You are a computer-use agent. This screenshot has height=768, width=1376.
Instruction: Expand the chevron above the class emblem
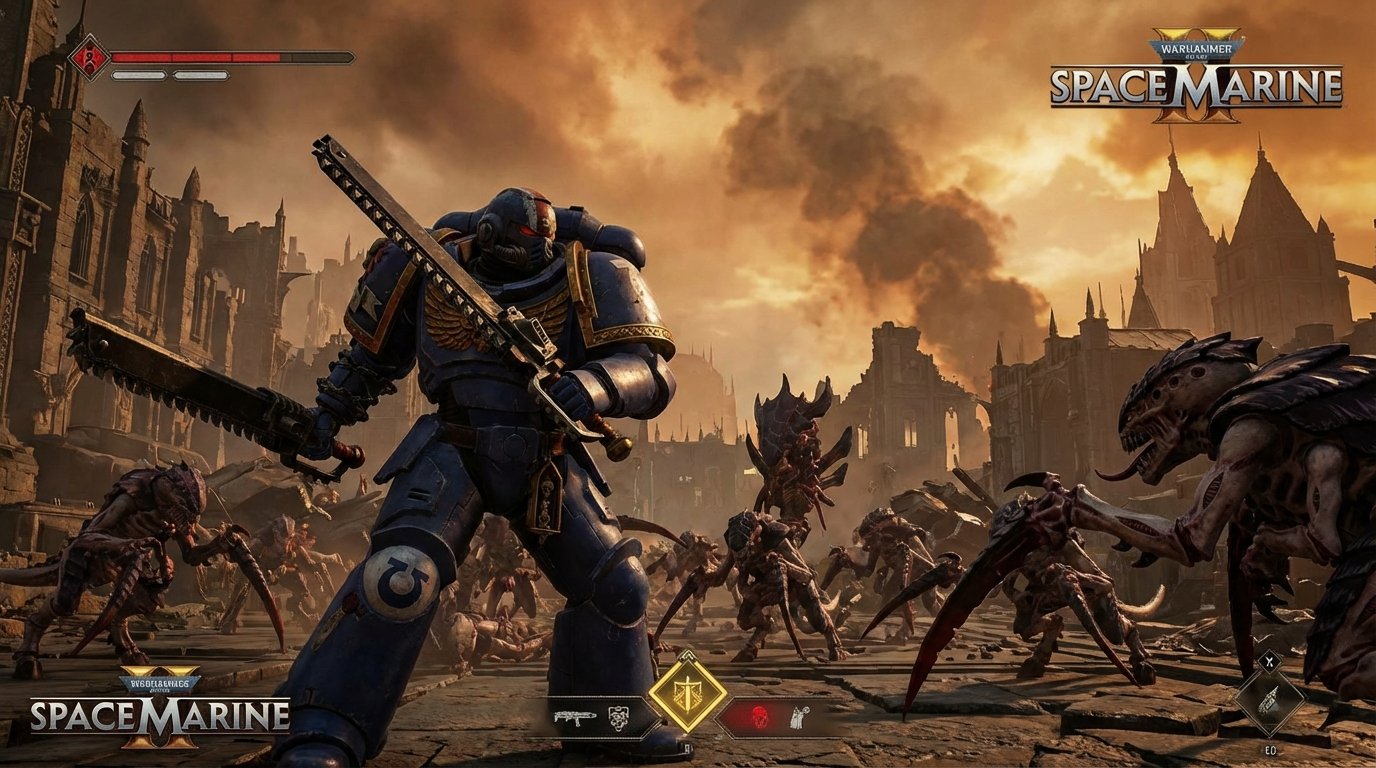pos(688,655)
